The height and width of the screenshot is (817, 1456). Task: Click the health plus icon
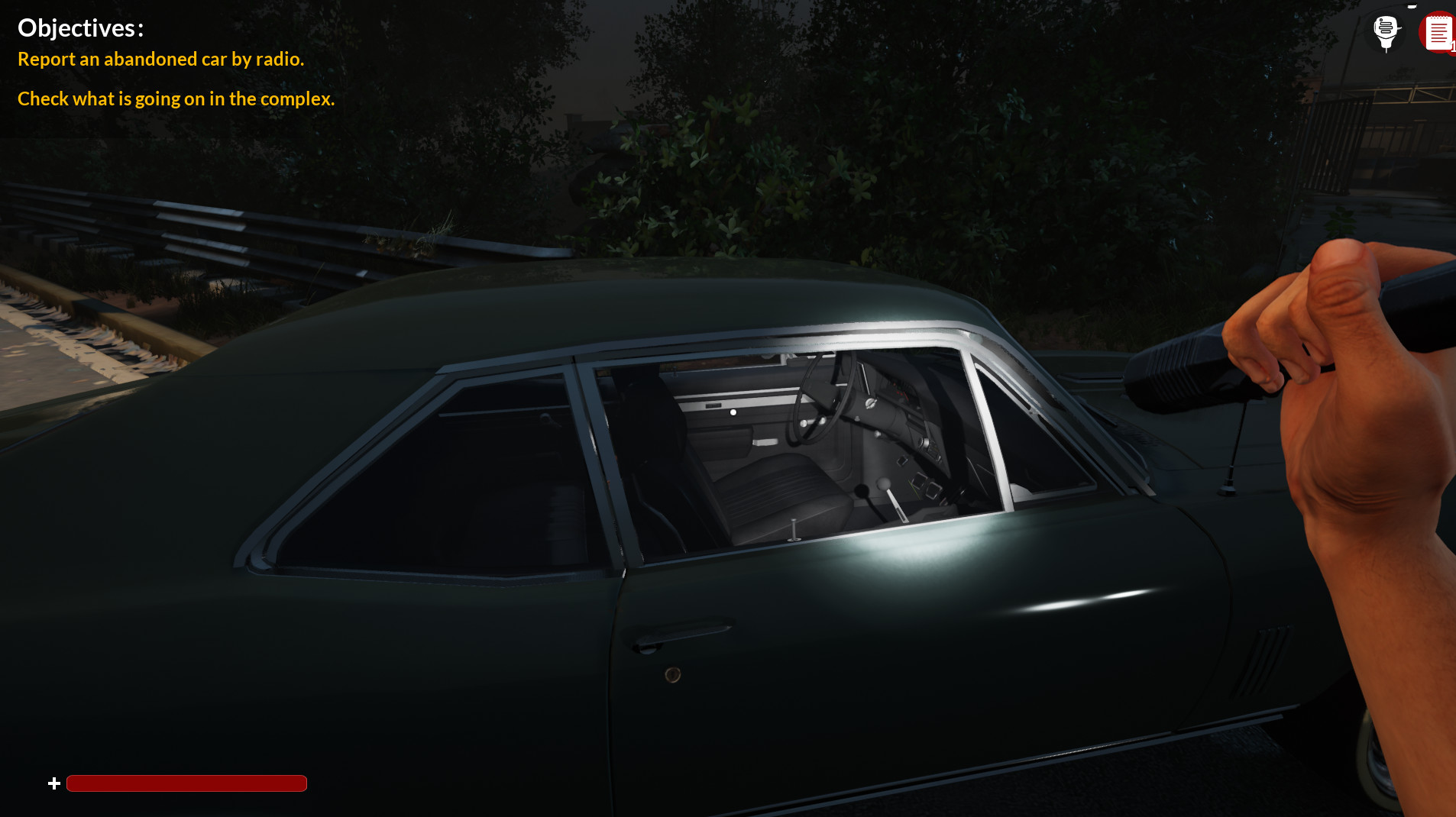[x=53, y=783]
